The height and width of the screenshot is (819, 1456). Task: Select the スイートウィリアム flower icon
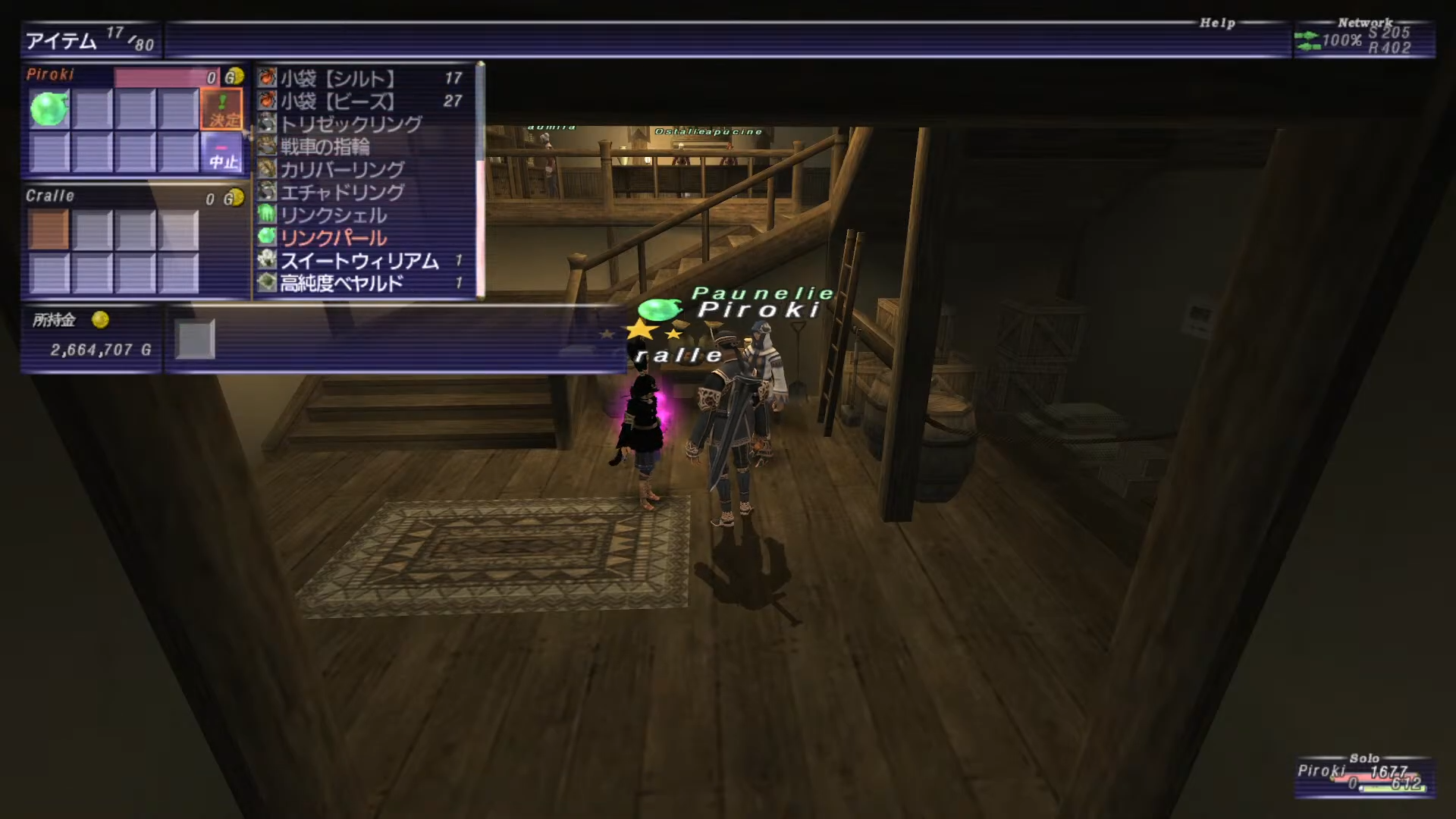pyautogui.click(x=265, y=259)
